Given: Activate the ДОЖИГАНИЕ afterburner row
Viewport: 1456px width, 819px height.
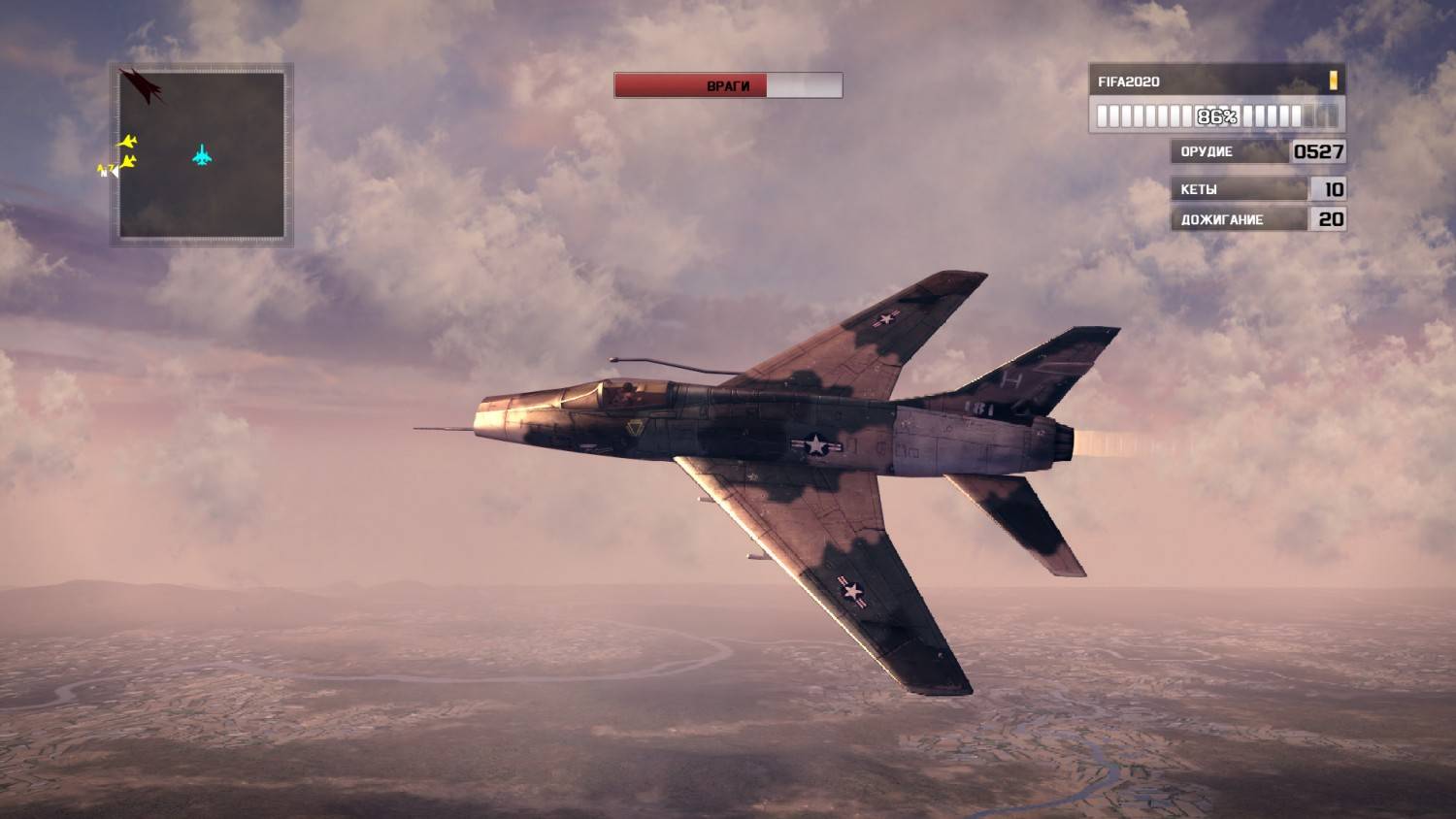Looking at the screenshot, I should 1258,219.
